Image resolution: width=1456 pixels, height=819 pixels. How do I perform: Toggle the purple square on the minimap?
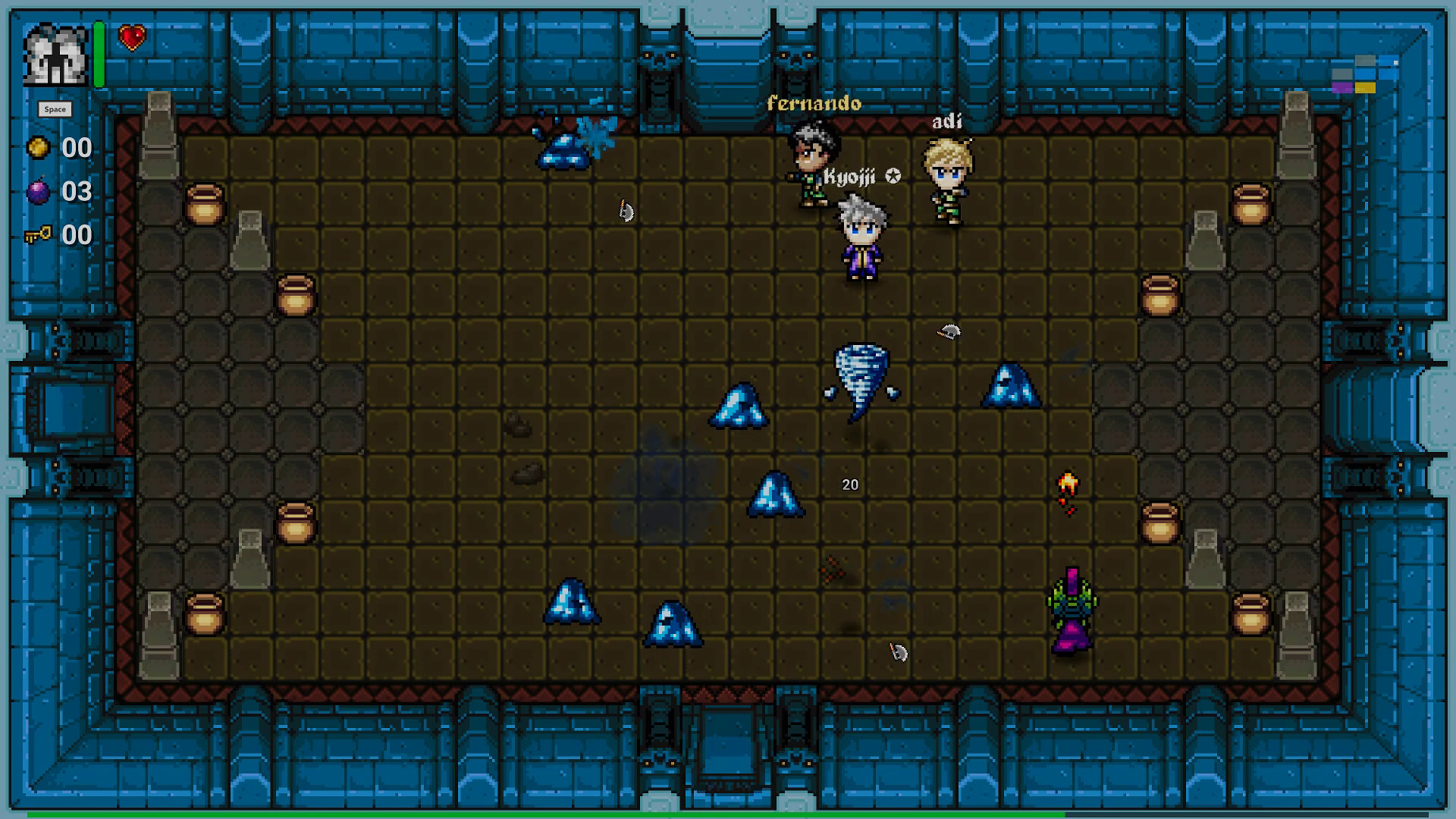tap(1342, 88)
